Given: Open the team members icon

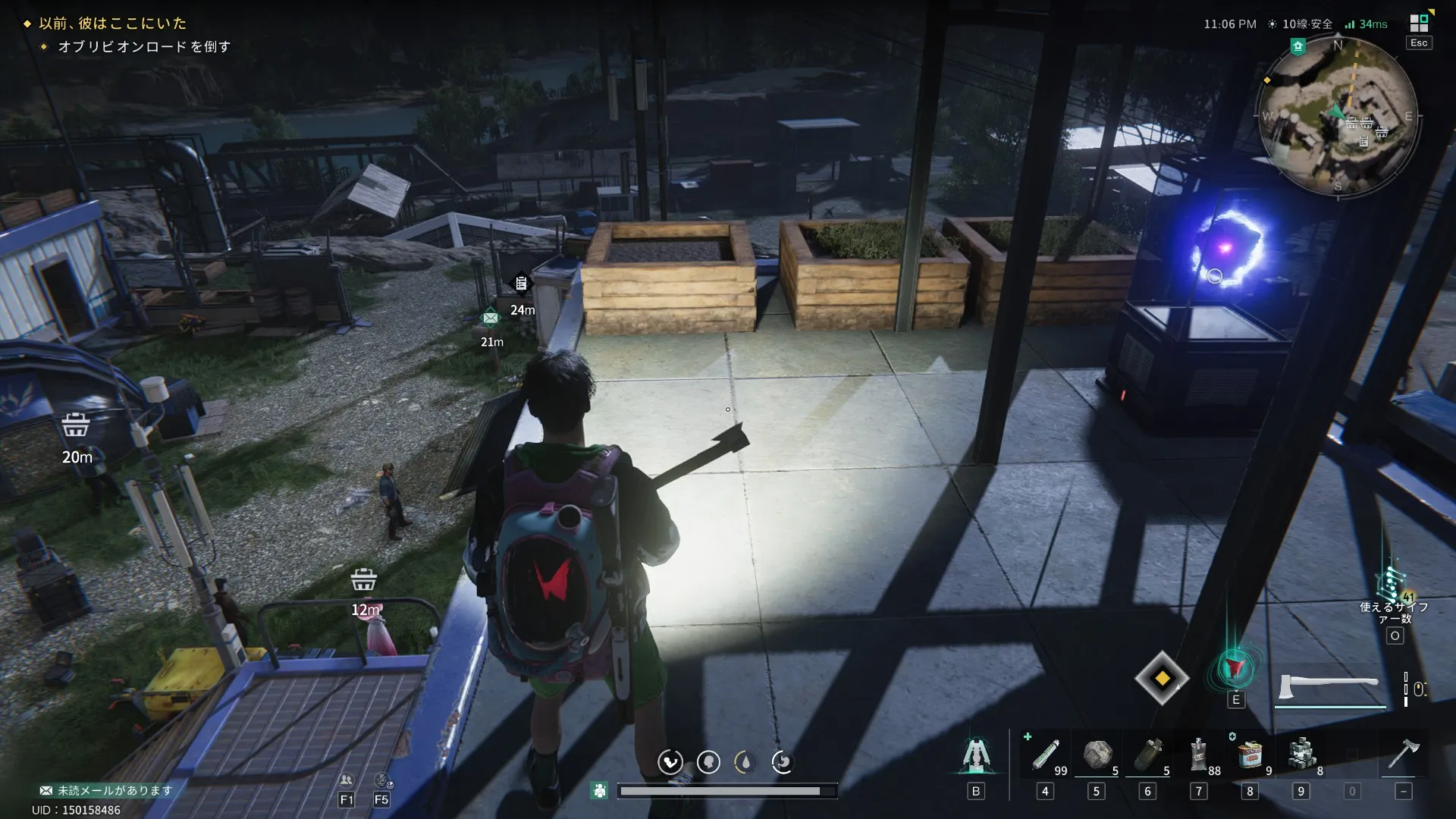Looking at the screenshot, I should (346, 780).
